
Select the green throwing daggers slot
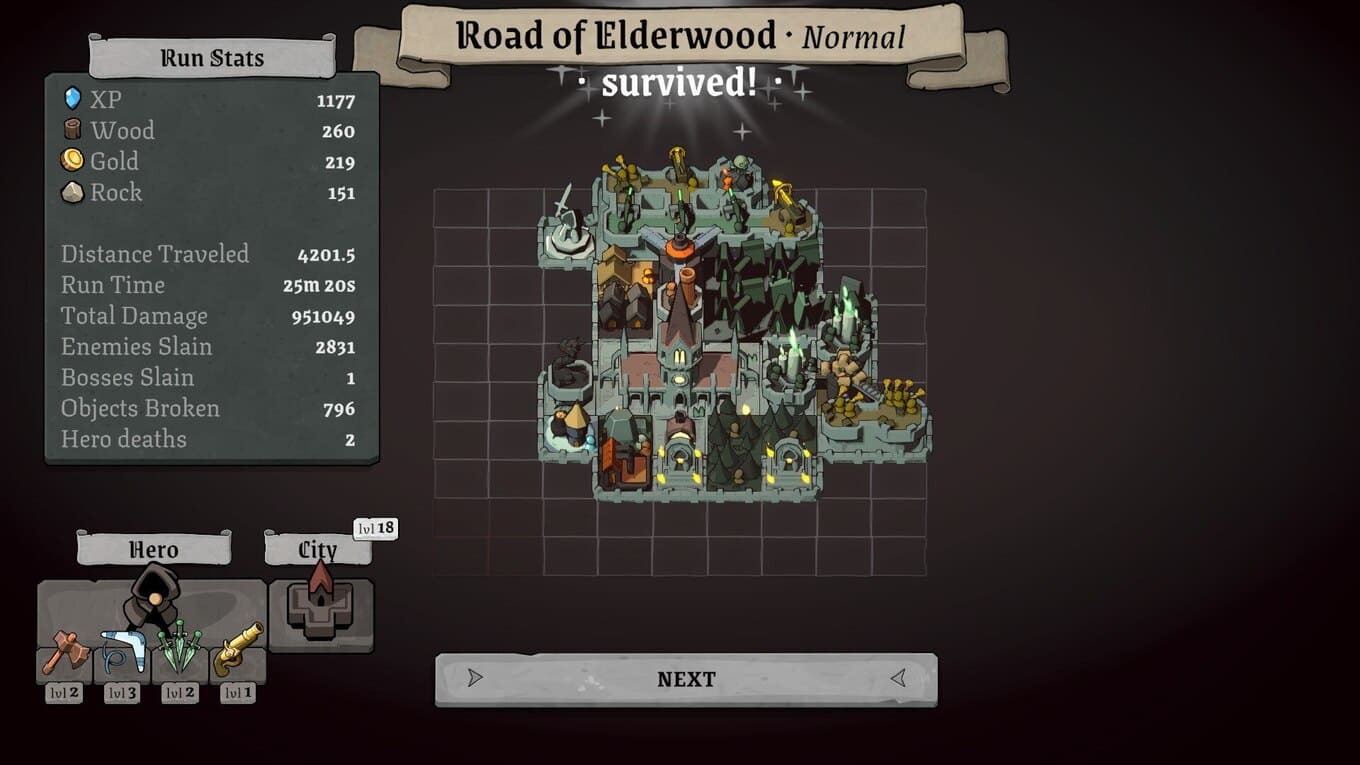[x=180, y=652]
